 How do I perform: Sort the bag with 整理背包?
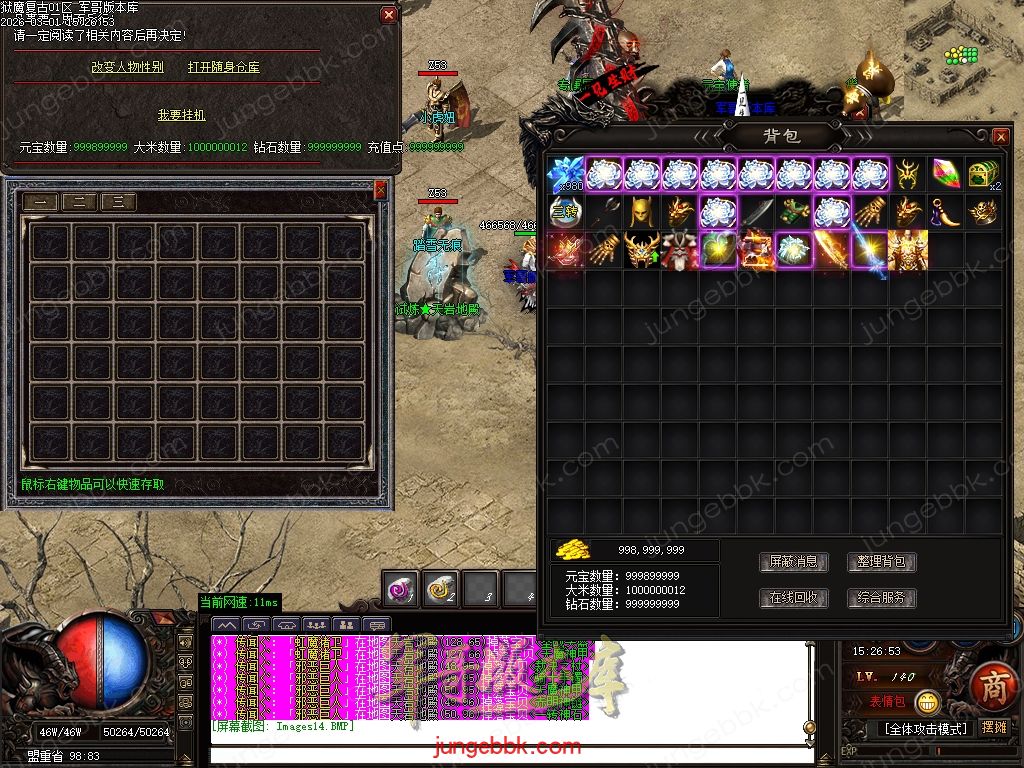pos(881,562)
